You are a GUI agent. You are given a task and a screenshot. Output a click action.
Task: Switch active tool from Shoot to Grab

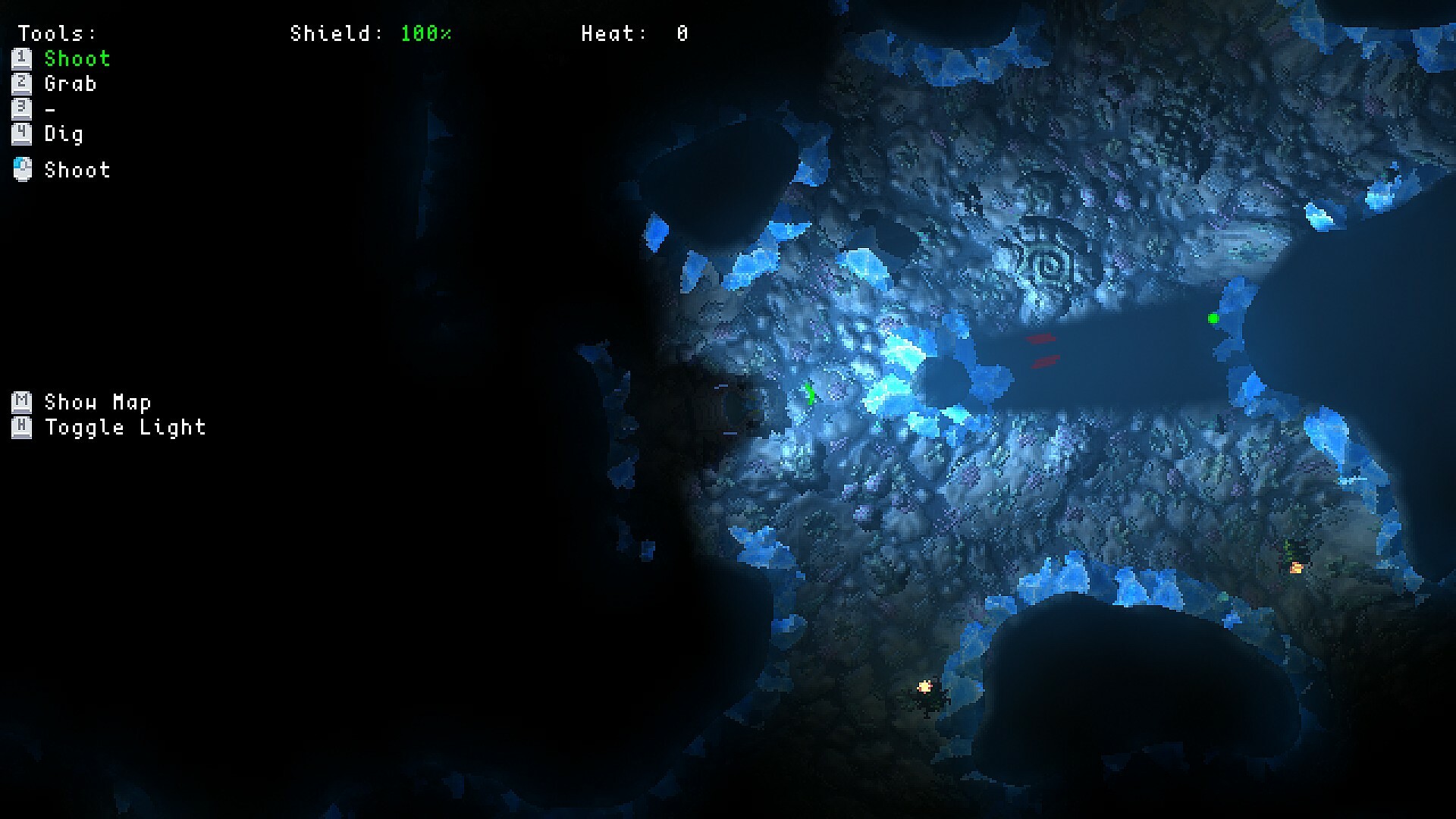(71, 84)
